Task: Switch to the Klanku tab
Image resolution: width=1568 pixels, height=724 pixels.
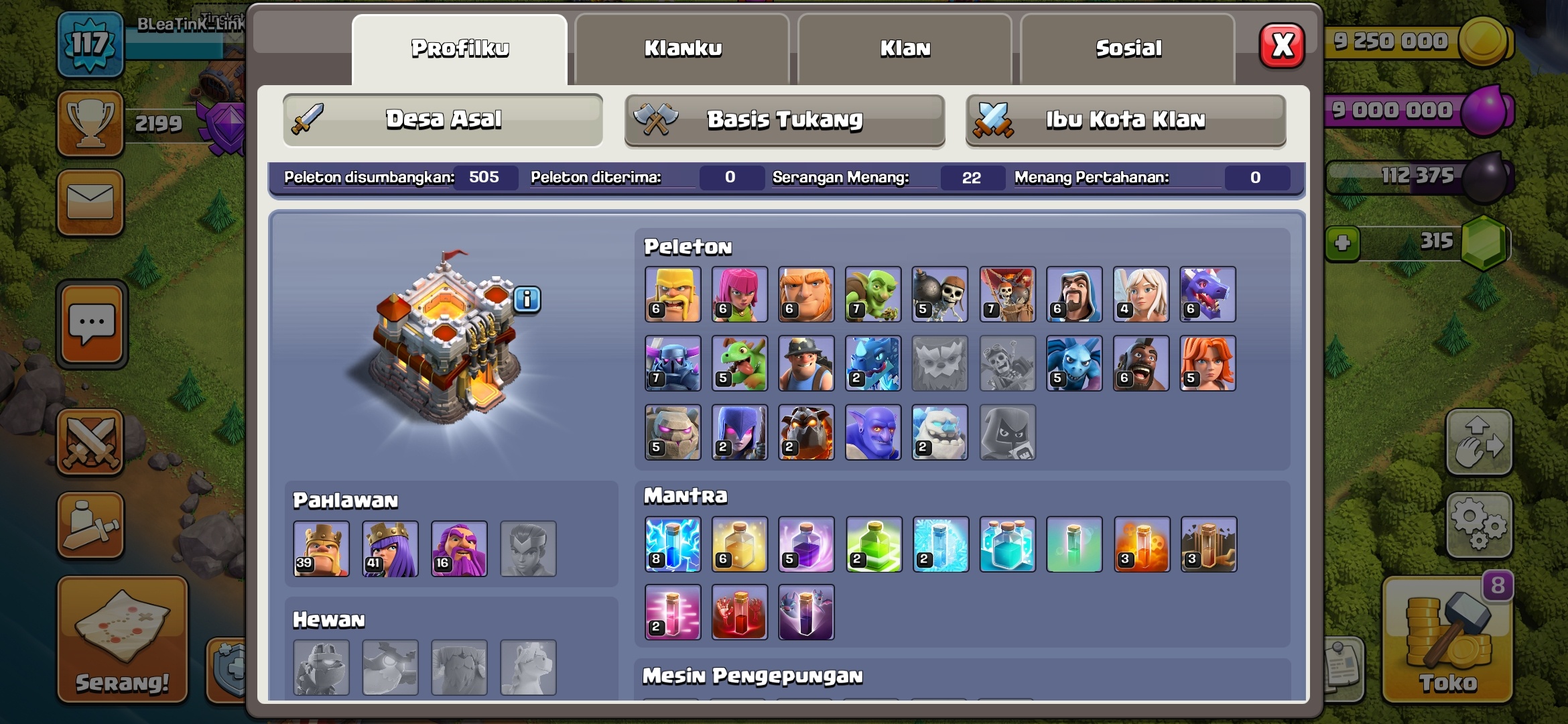Action: click(682, 49)
